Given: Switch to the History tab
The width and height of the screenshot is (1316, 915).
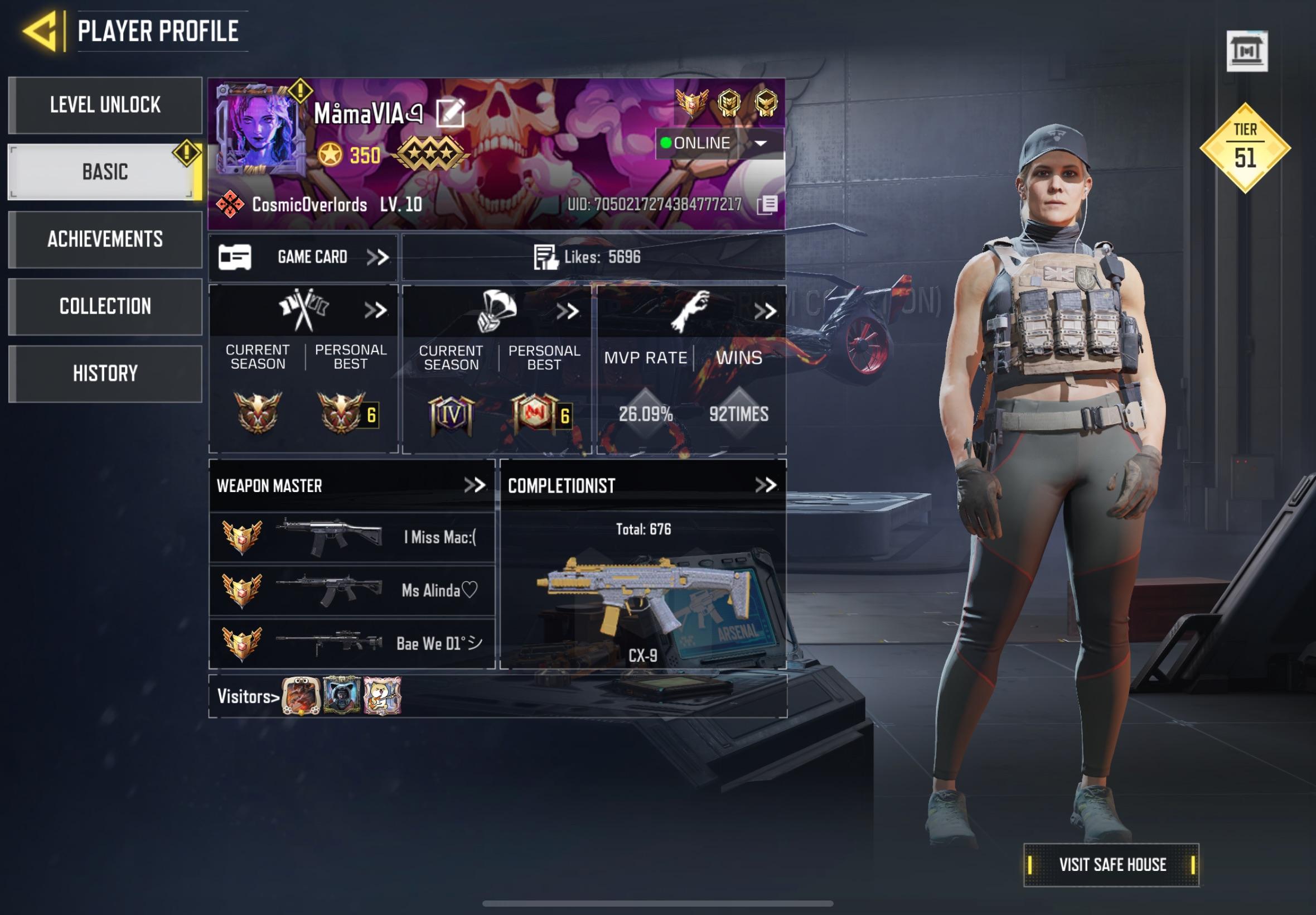Looking at the screenshot, I should [x=105, y=374].
